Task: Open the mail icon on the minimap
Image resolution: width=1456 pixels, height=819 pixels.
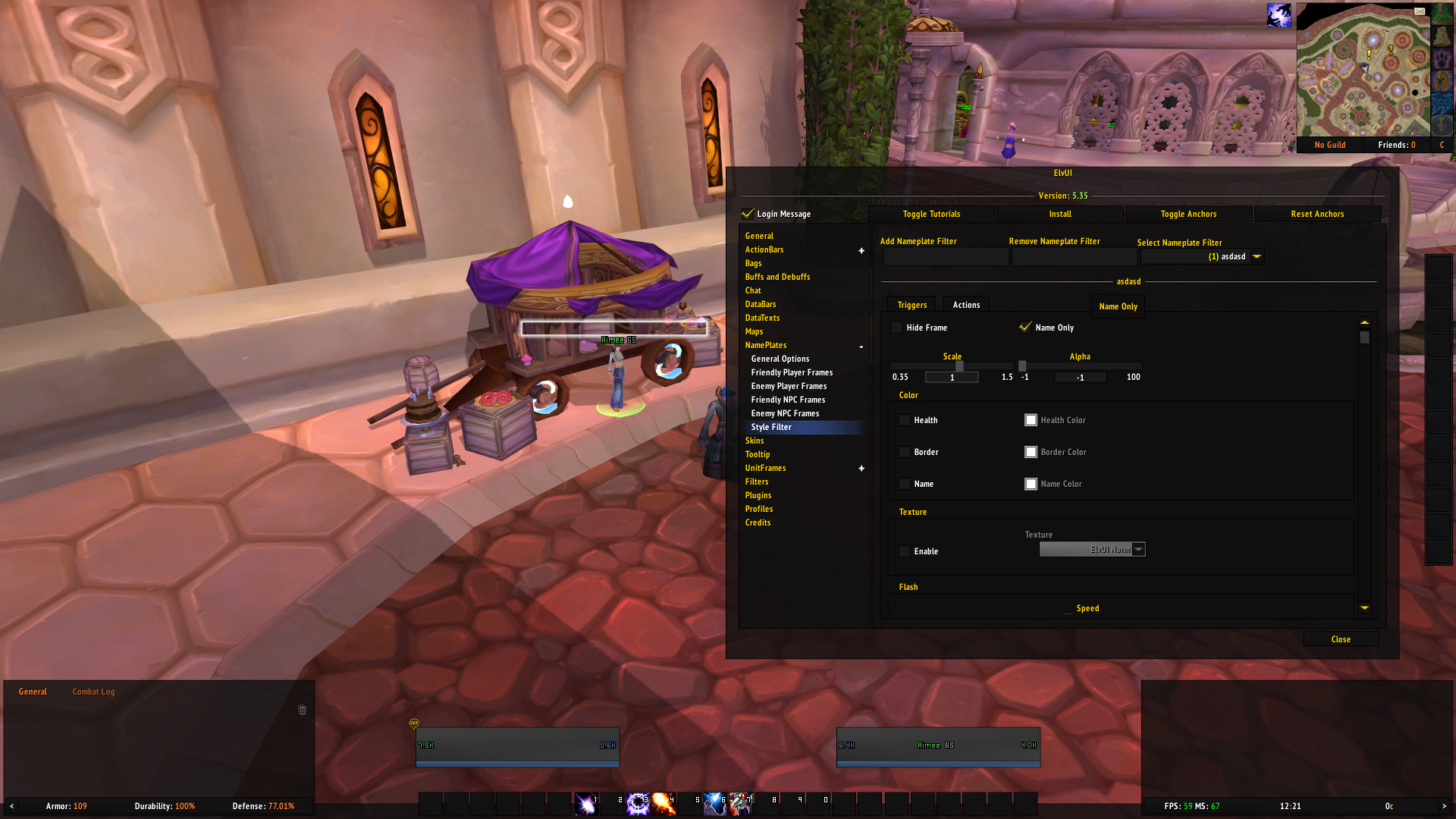Action: 1420,11
